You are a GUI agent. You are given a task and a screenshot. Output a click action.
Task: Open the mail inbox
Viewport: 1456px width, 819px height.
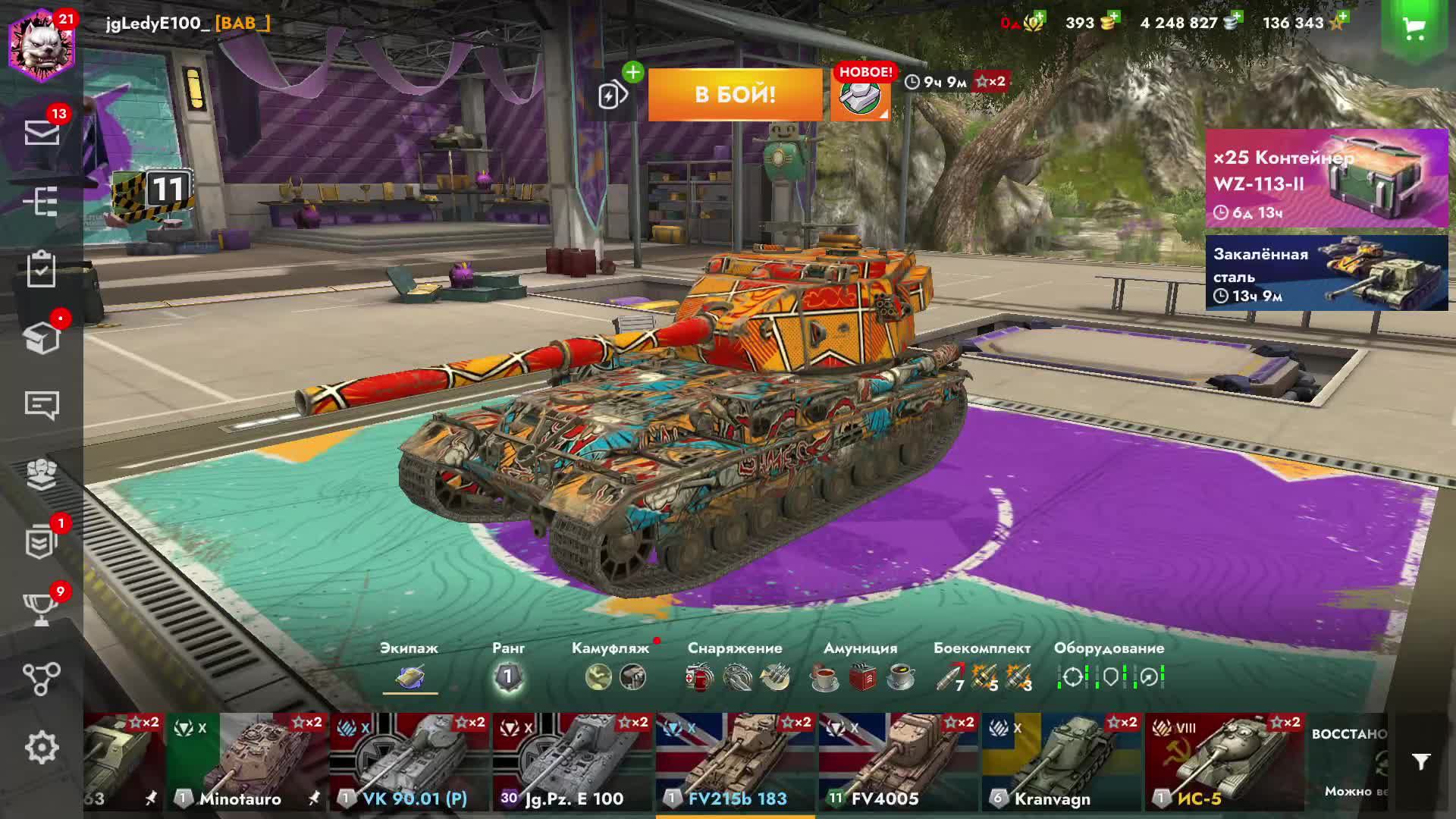[42, 133]
